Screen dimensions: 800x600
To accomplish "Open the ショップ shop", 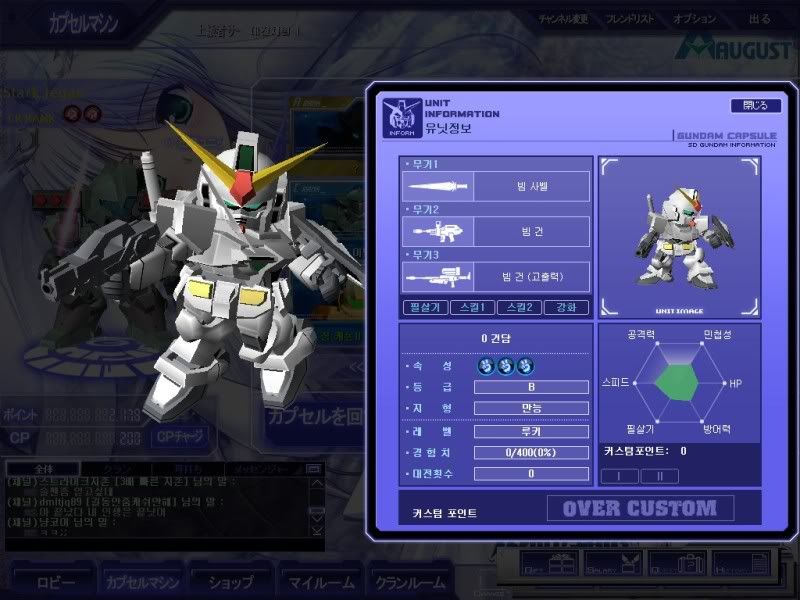I will point(230,581).
